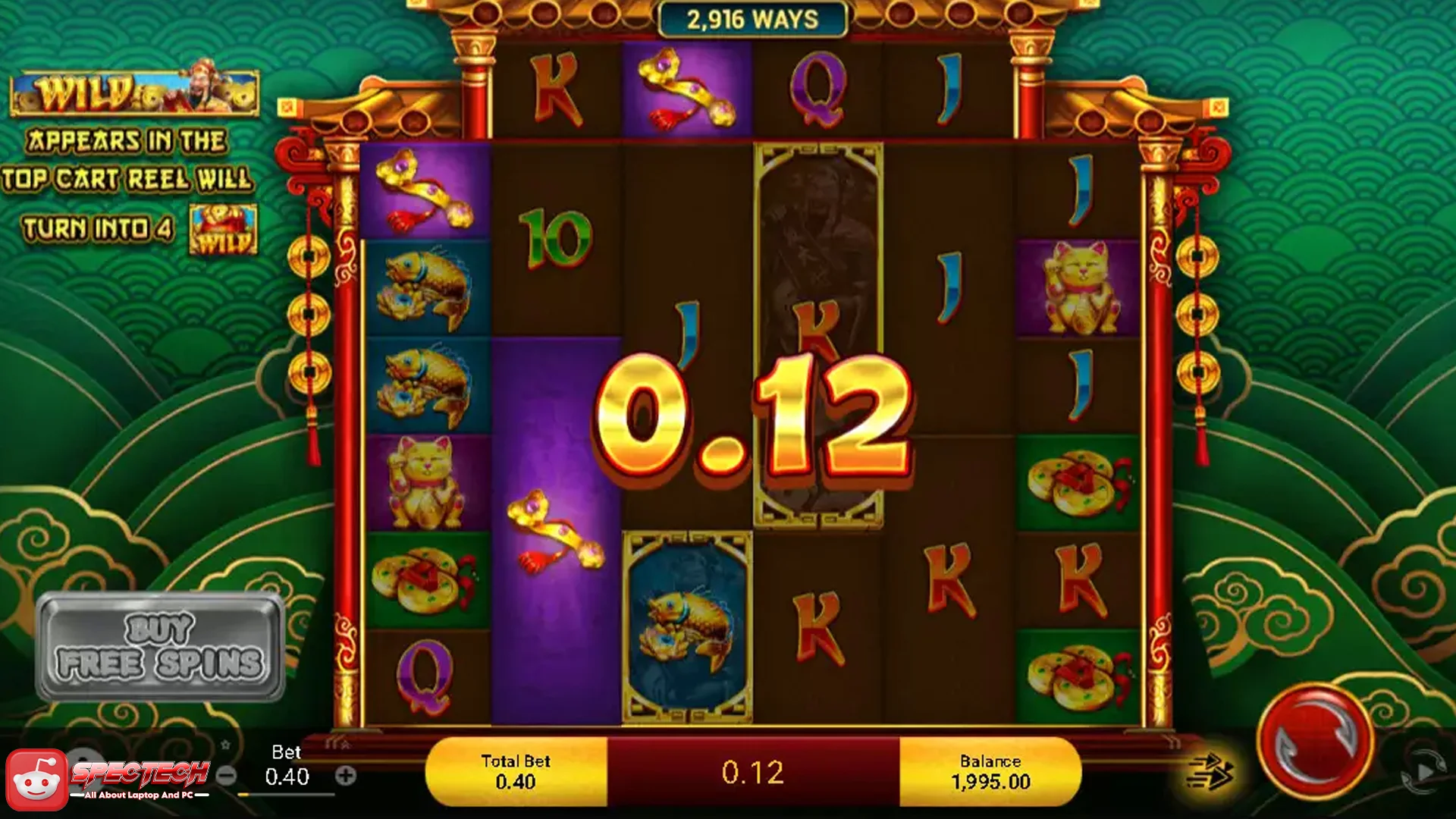Start autoplay with the circular play icon

[1423, 772]
